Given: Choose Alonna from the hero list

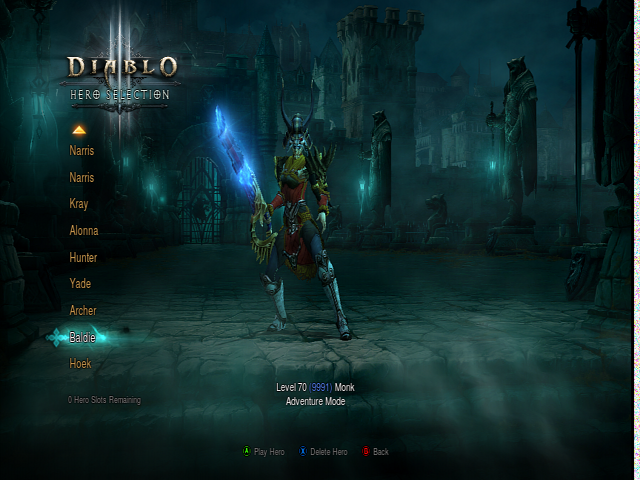Looking at the screenshot, I should pyautogui.click(x=84, y=231).
